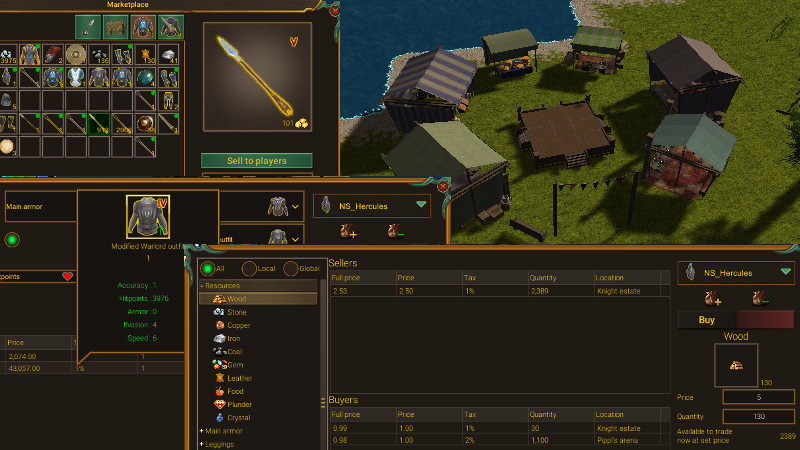Choose Crystal in the resource list

[x=239, y=417]
